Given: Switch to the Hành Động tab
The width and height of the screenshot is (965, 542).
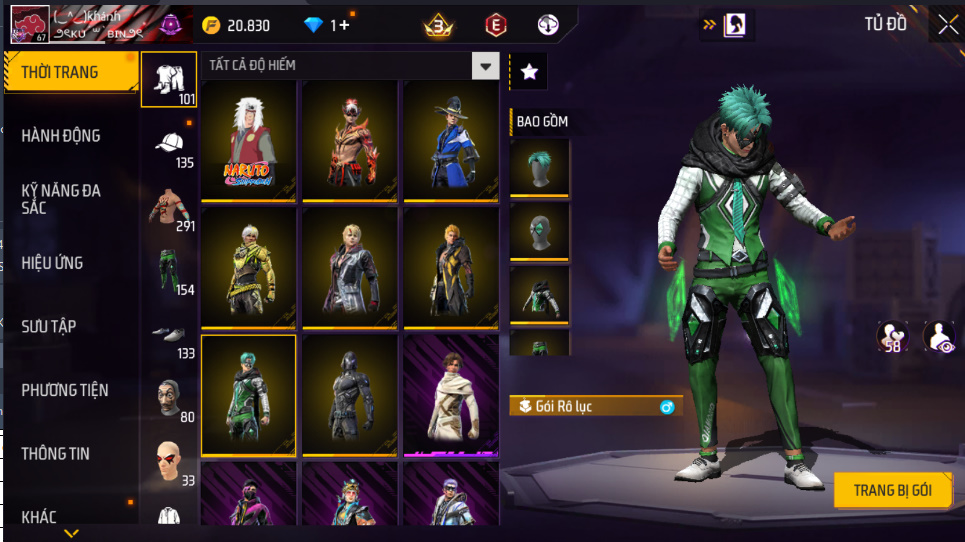Looking at the screenshot, I should point(62,136).
